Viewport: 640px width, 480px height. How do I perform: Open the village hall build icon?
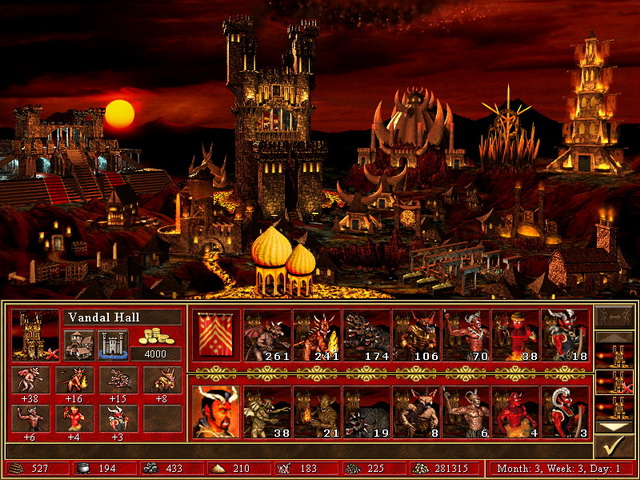[80, 345]
